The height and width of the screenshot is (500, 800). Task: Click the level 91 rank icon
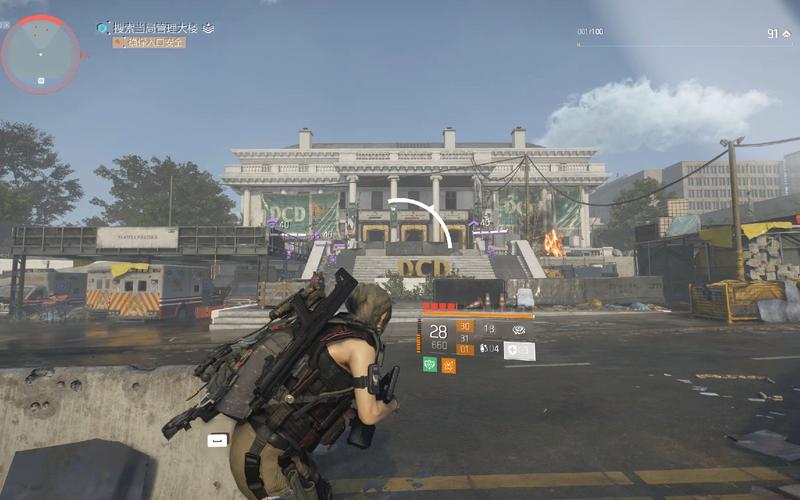[786, 34]
